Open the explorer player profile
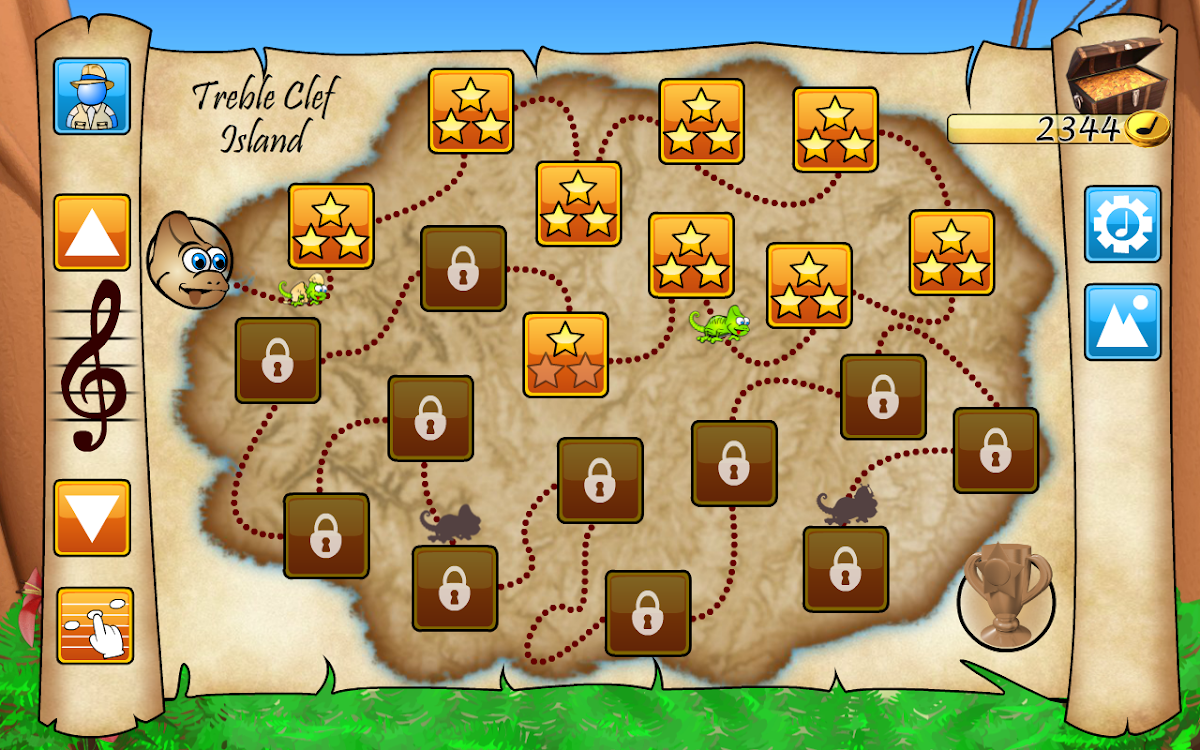 coord(92,96)
